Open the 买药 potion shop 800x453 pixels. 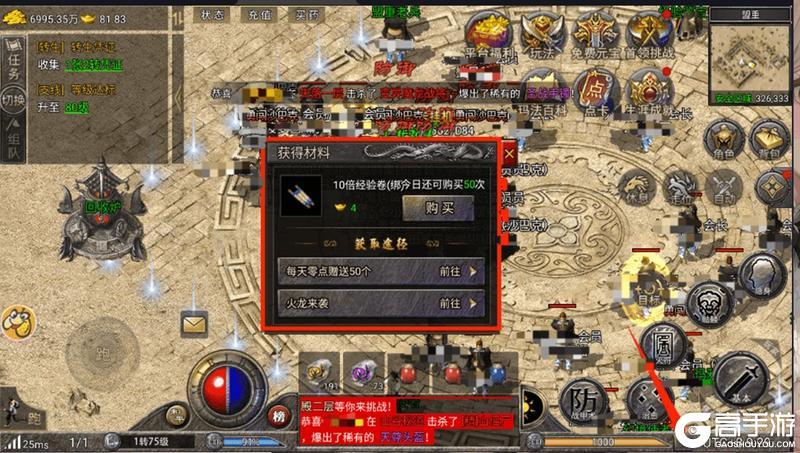coord(306,16)
